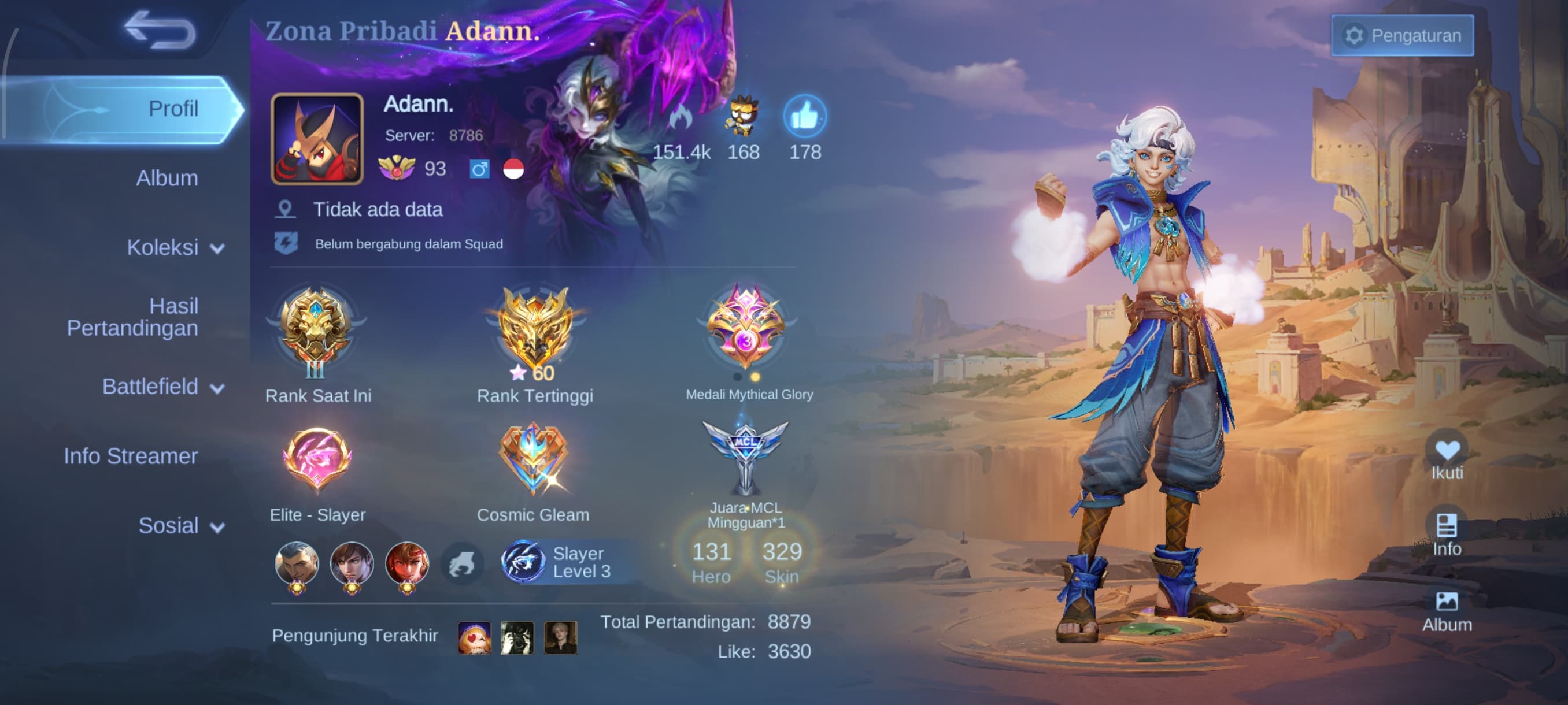Go back using the arrow button
The image size is (1568, 705).
(x=160, y=30)
